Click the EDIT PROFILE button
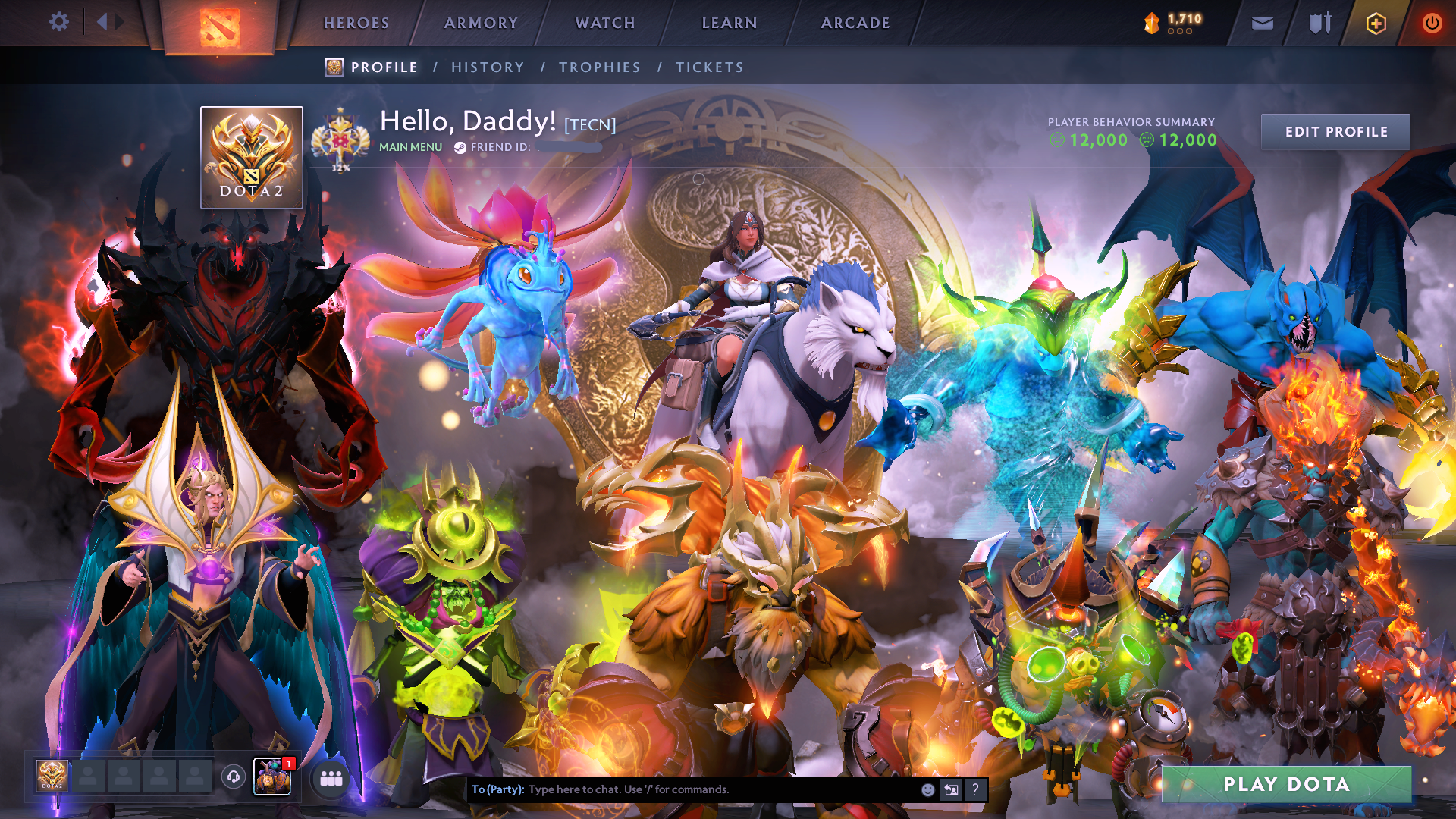The height and width of the screenshot is (819, 1456). [x=1335, y=131]
